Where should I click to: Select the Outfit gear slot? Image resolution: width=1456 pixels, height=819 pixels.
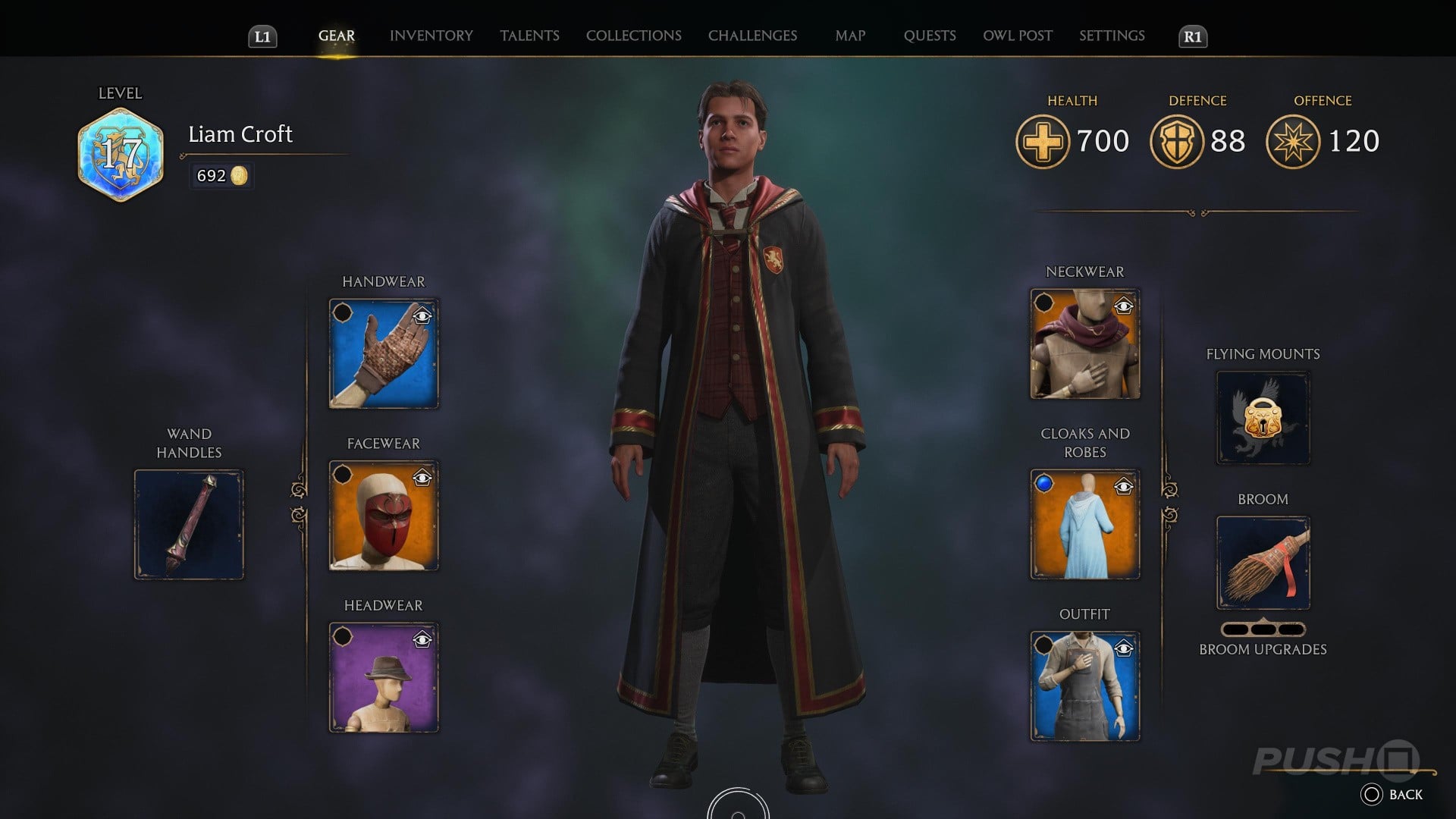(1084, 685)
